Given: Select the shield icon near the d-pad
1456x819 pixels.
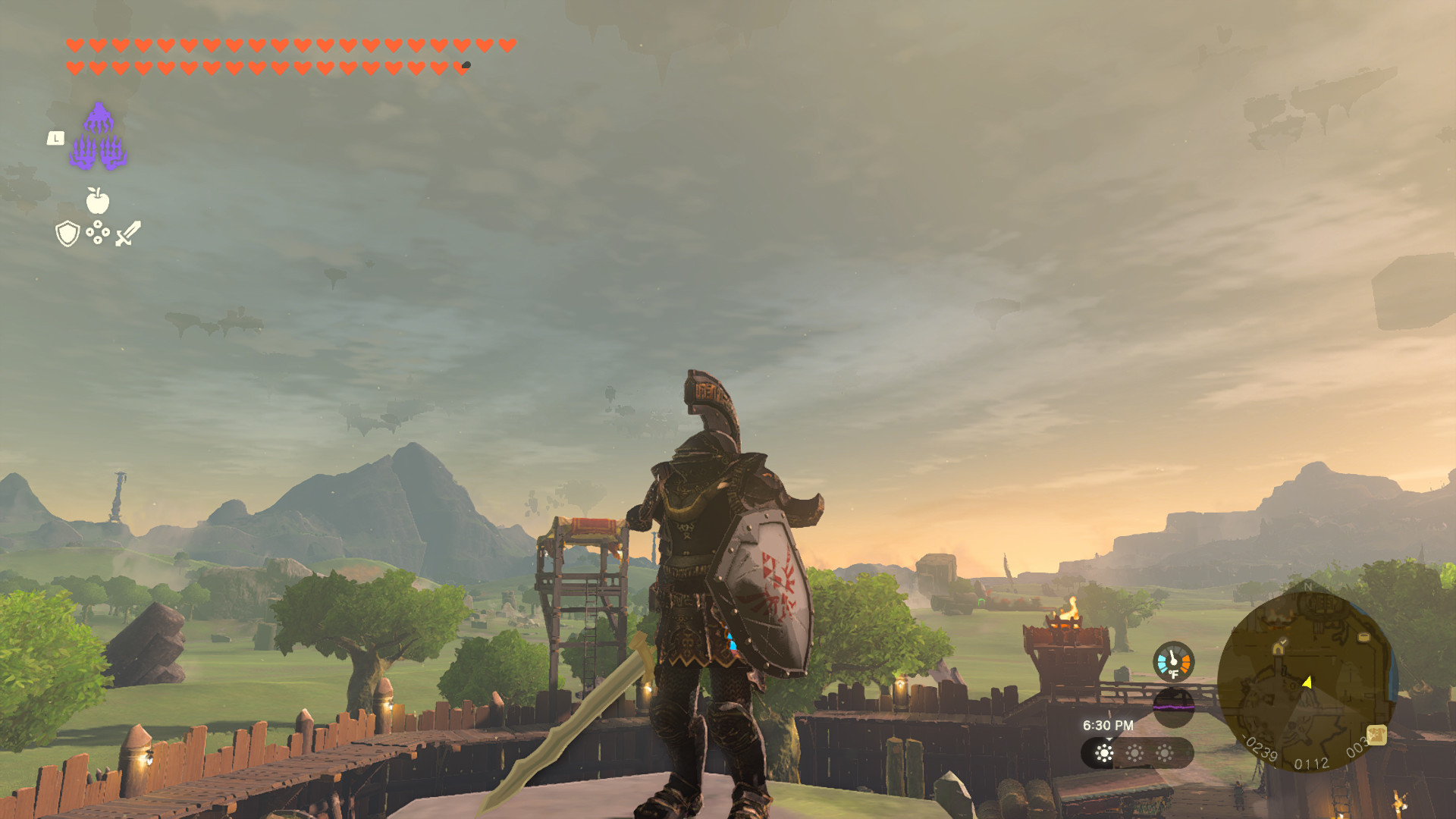Looking at the screenshot, I should pos(67,234).
